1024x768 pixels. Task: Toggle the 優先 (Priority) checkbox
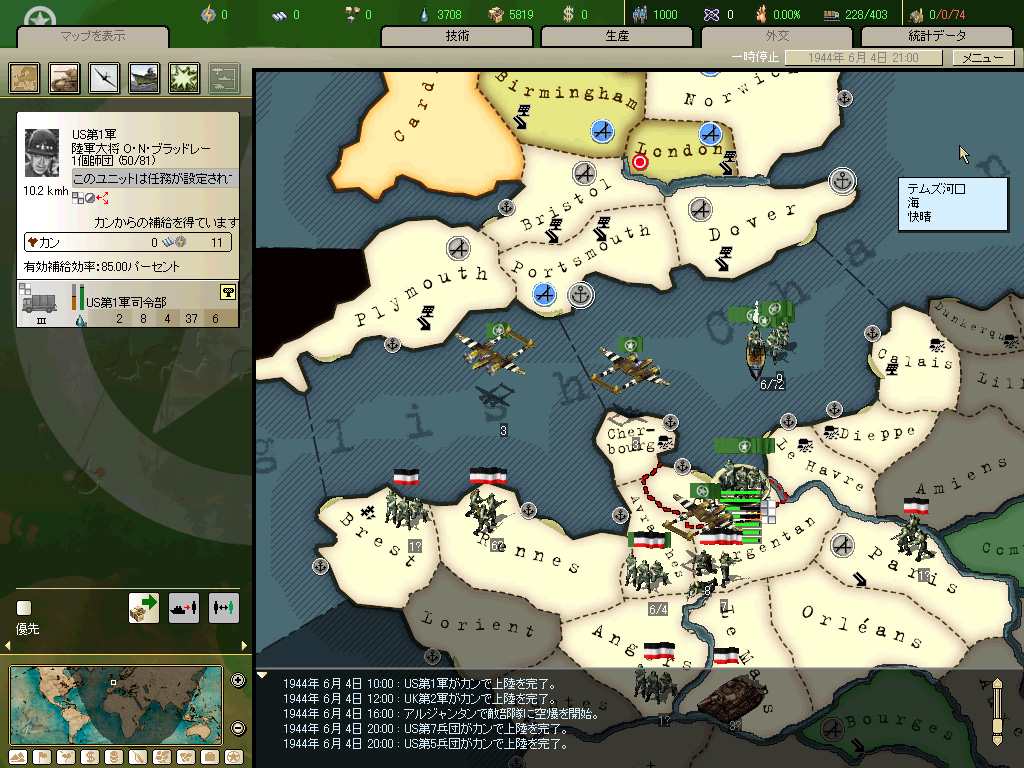coord(25,608)
